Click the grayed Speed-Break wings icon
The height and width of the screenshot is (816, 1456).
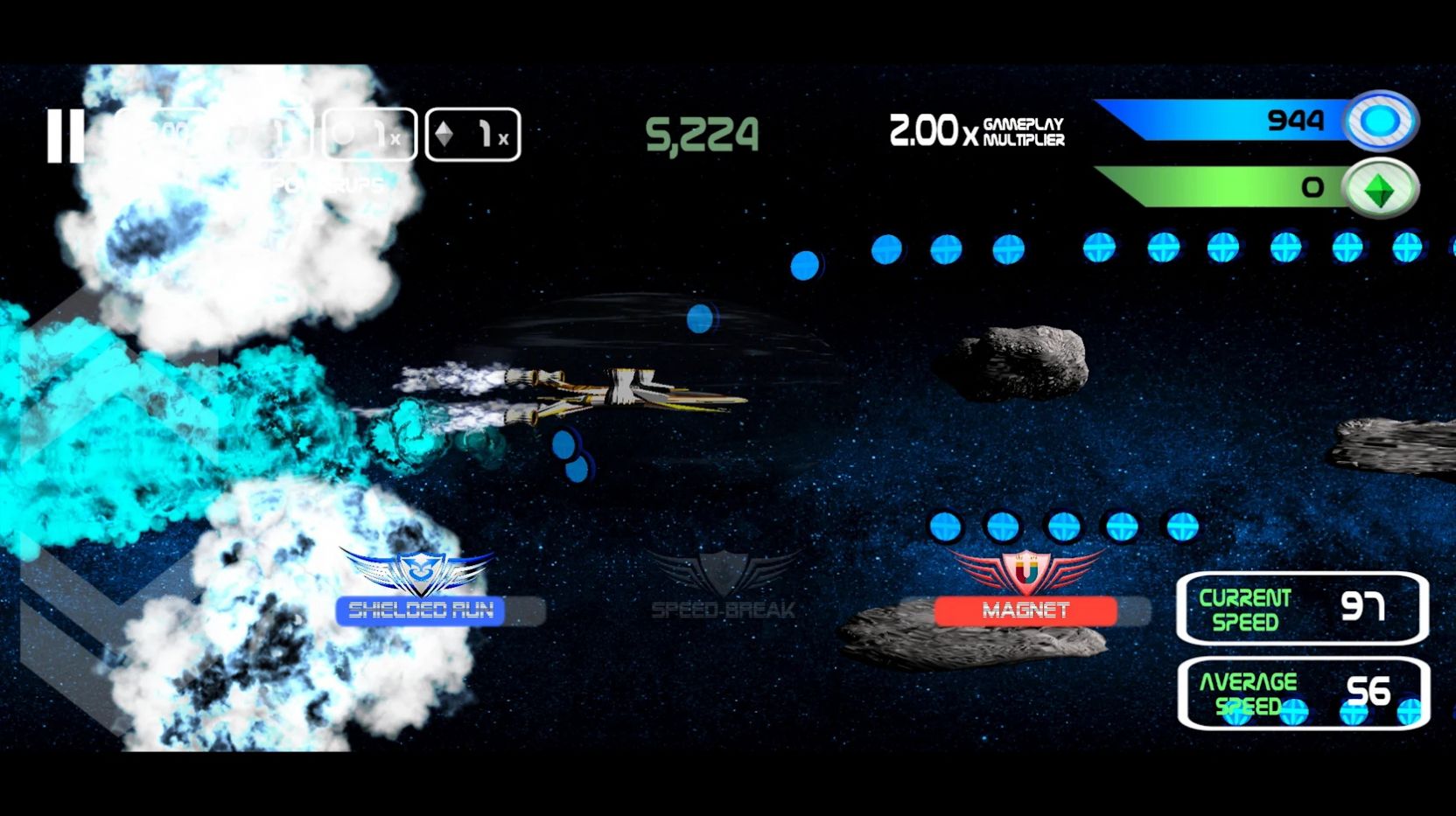pyautogui.click(x=723, y=570)
